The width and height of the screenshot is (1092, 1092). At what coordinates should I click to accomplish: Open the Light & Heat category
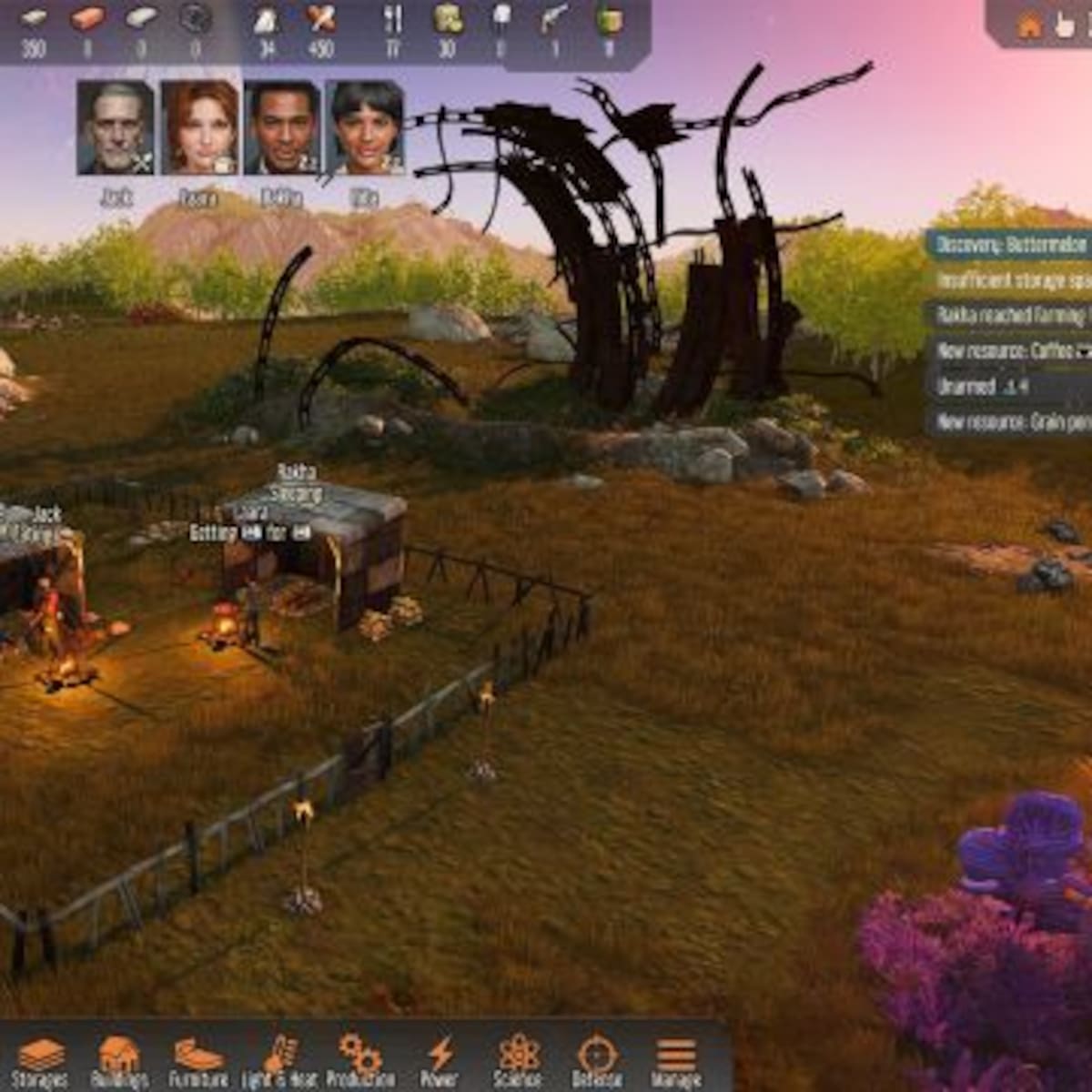pos(279,1061)
